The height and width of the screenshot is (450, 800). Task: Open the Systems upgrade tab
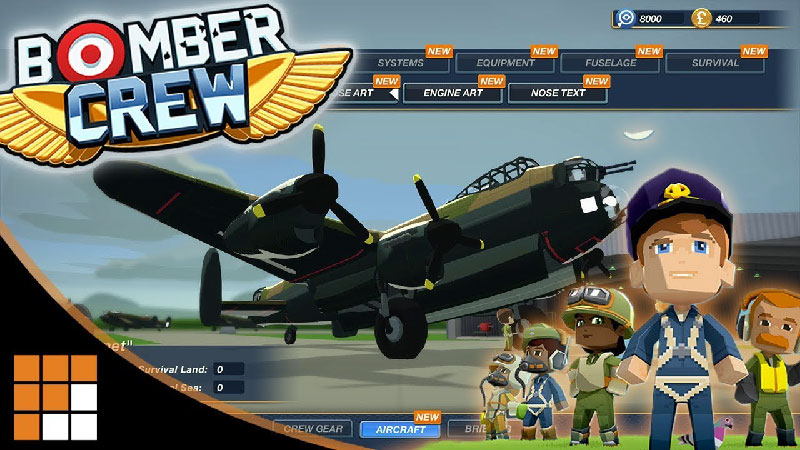coord(400,63)
